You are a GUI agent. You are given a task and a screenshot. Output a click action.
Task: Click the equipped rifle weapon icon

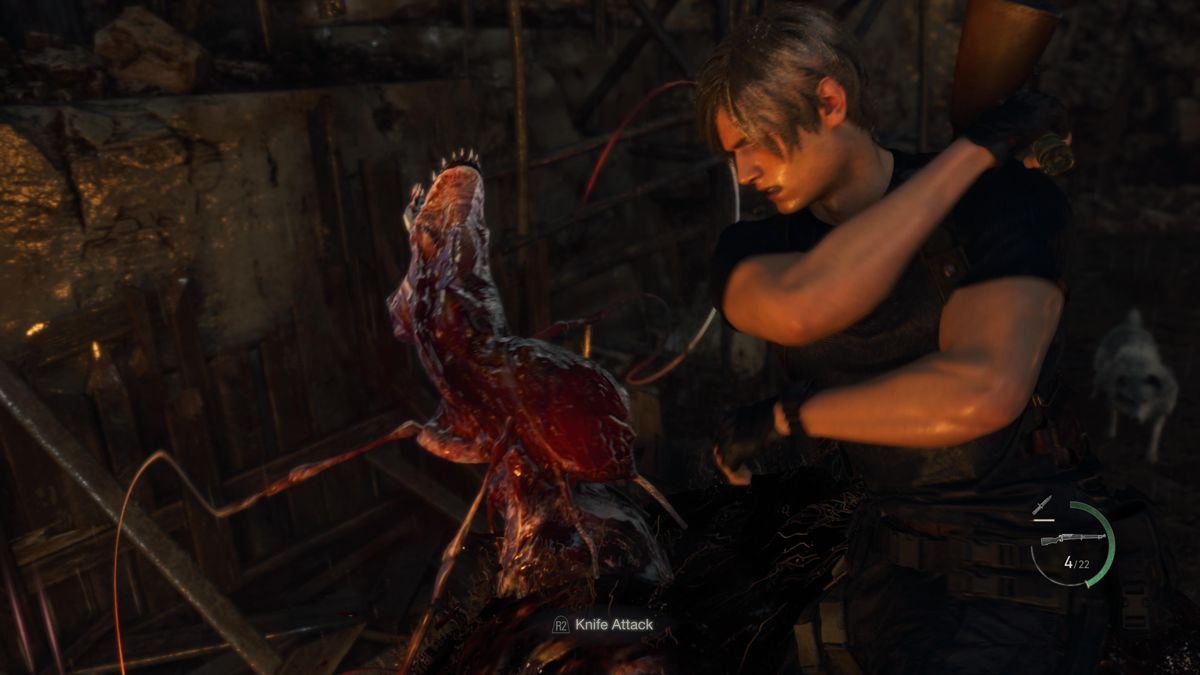[x=1072, y=539]
